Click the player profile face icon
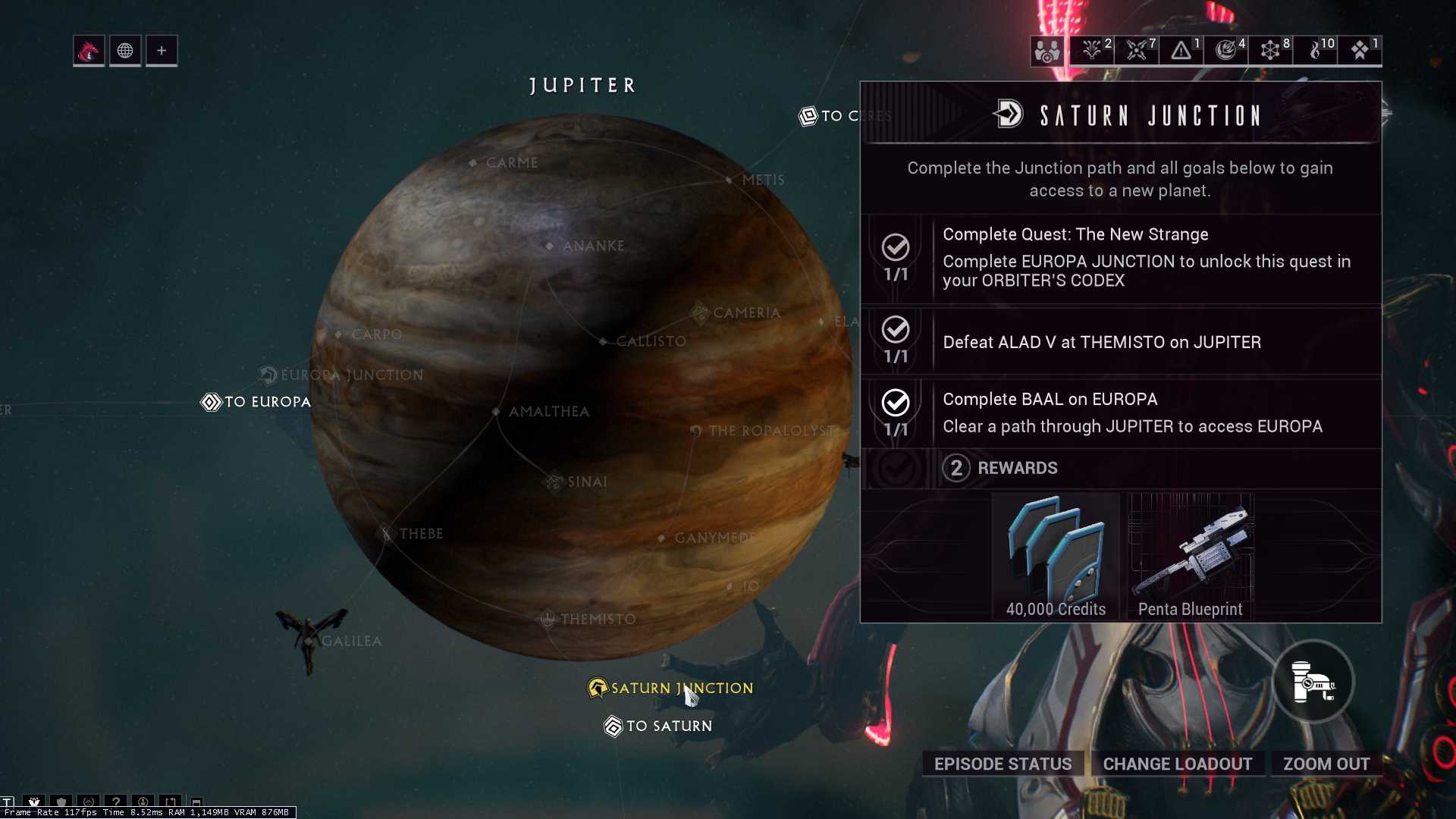 pos(143,802)
